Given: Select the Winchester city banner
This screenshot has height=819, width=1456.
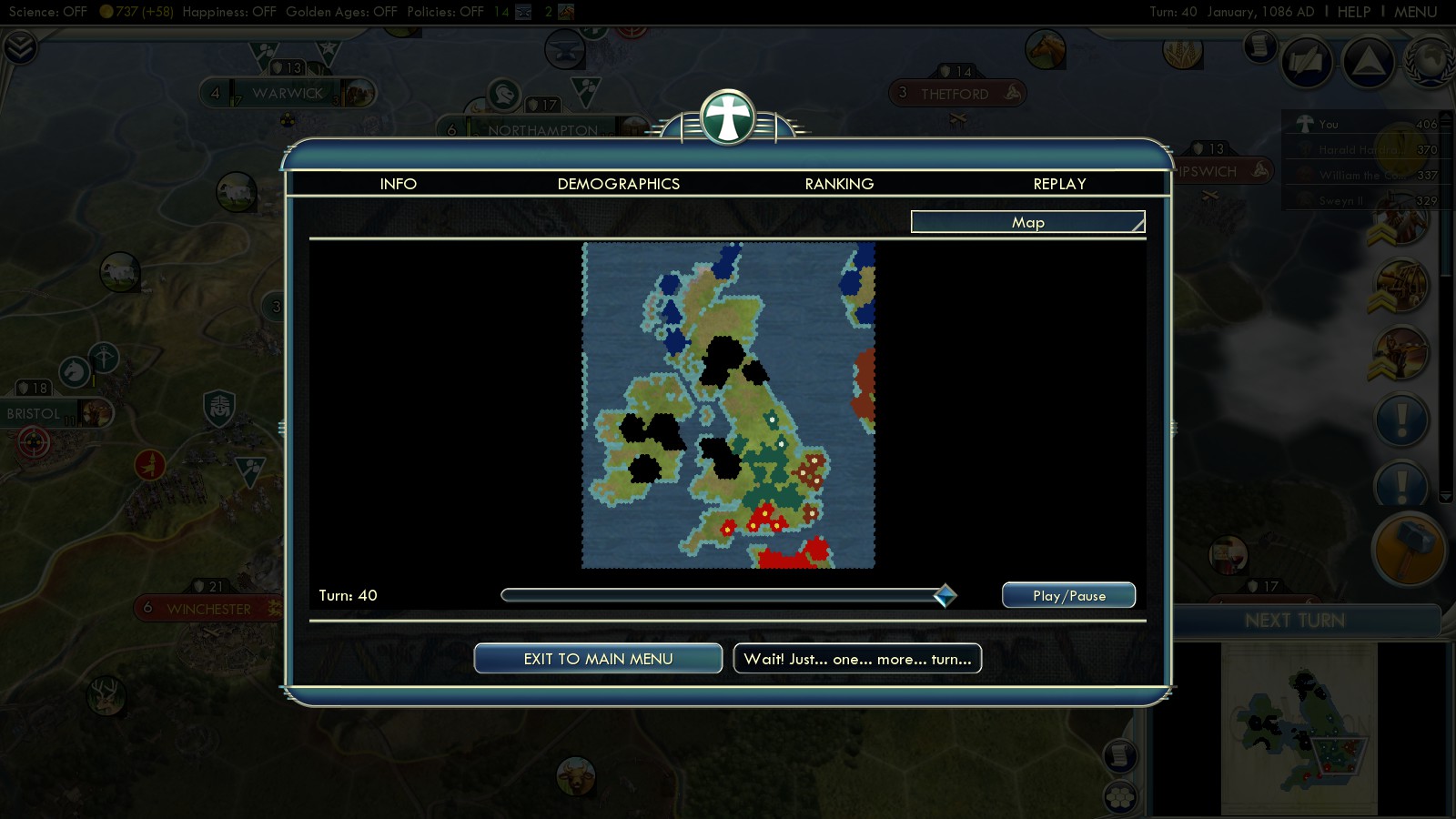Looking at the screenshot, I should [x=208, y=609].
